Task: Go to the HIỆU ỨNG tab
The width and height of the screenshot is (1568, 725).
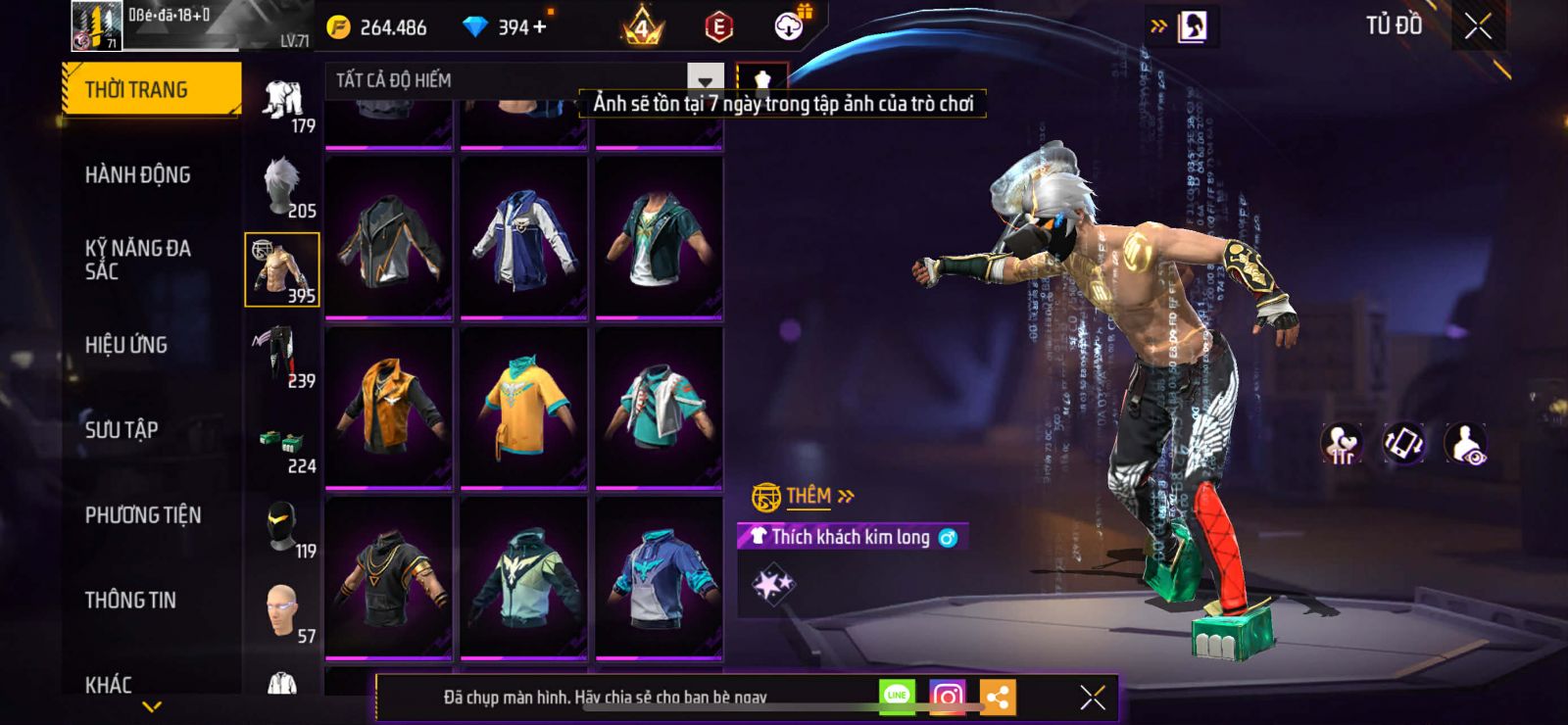Action: coord(126,345)
